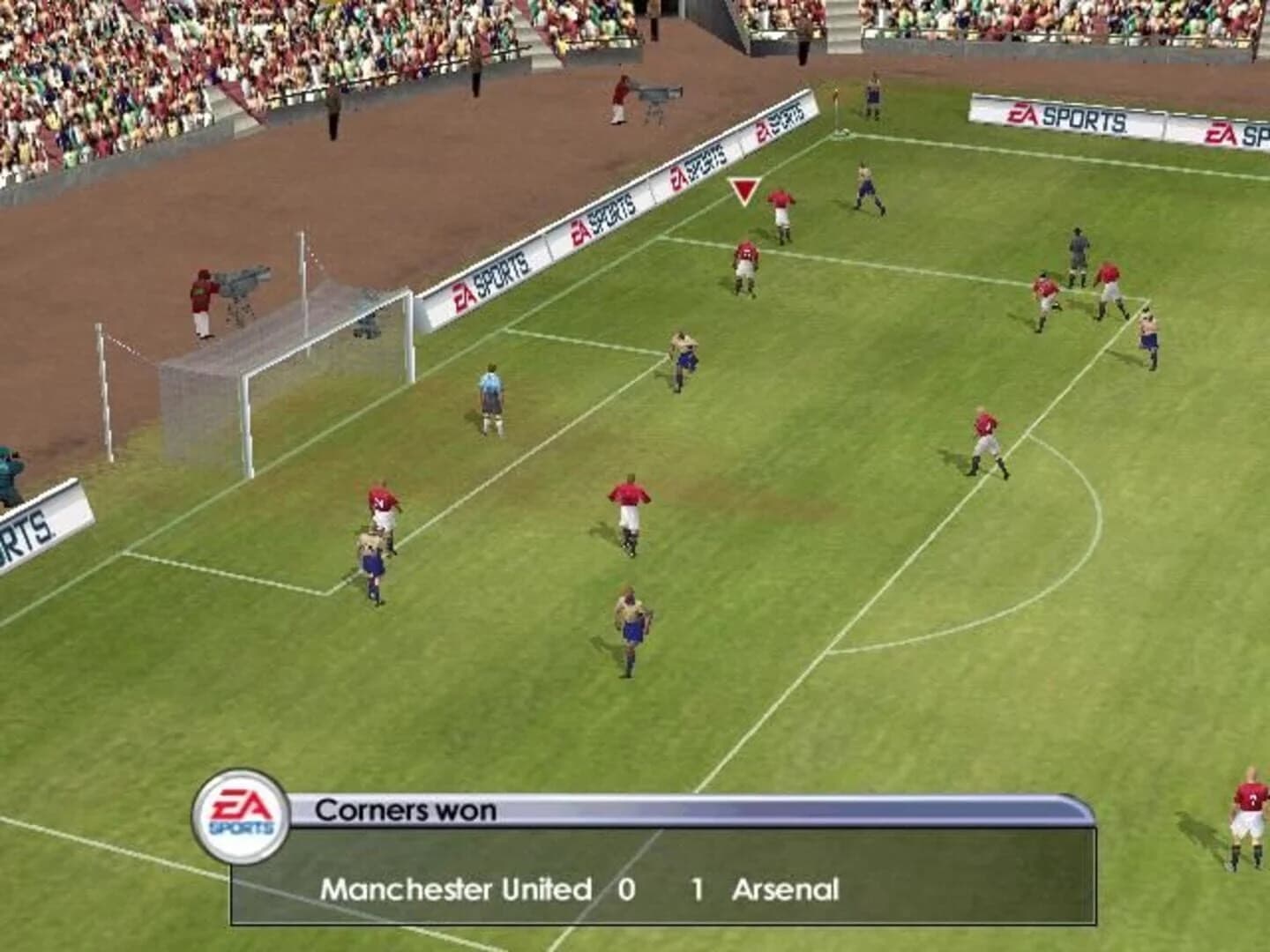Select the camera operator in the red shirt

[x=201, y=300]
